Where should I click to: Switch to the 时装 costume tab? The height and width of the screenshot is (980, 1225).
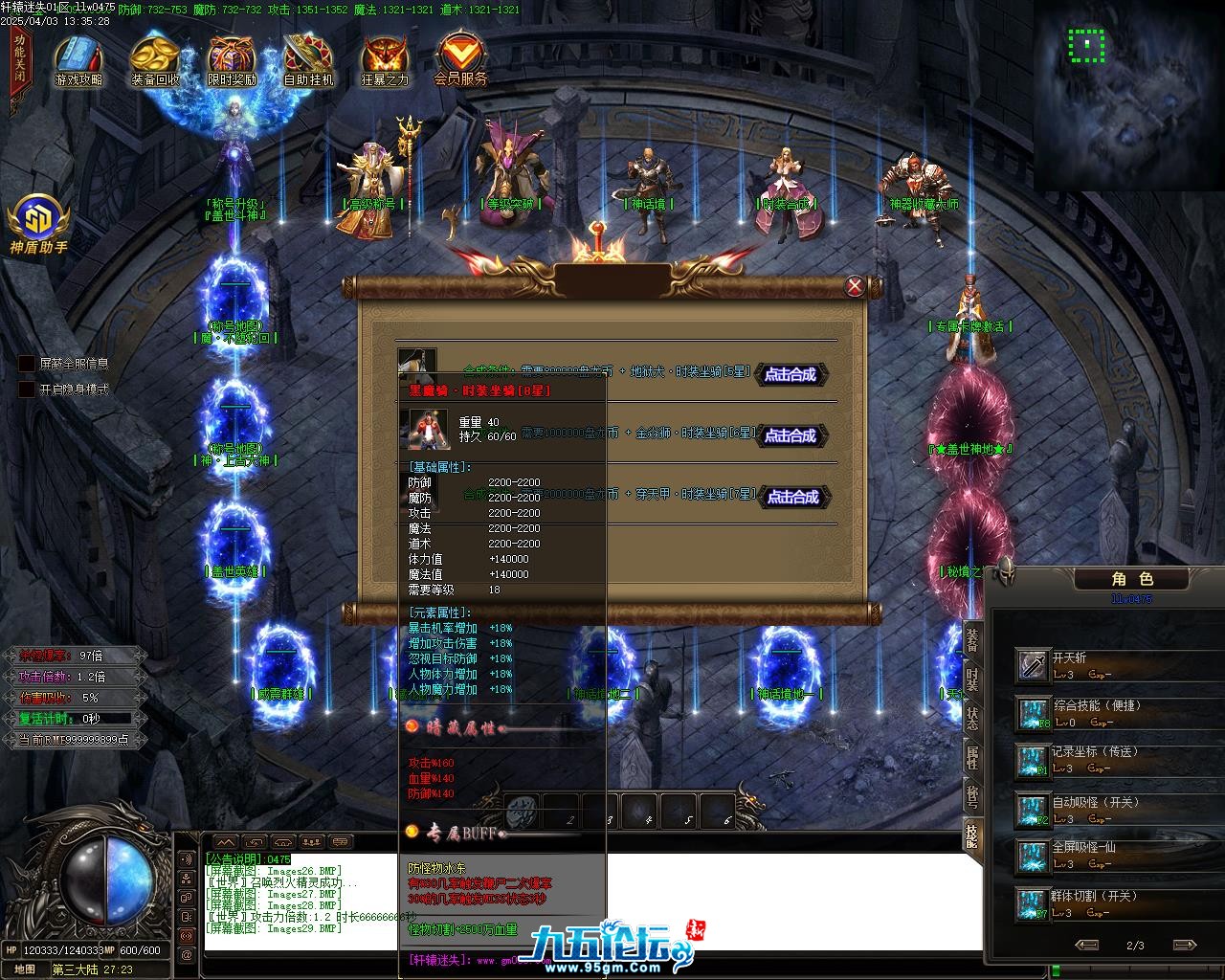click(972, 679)
